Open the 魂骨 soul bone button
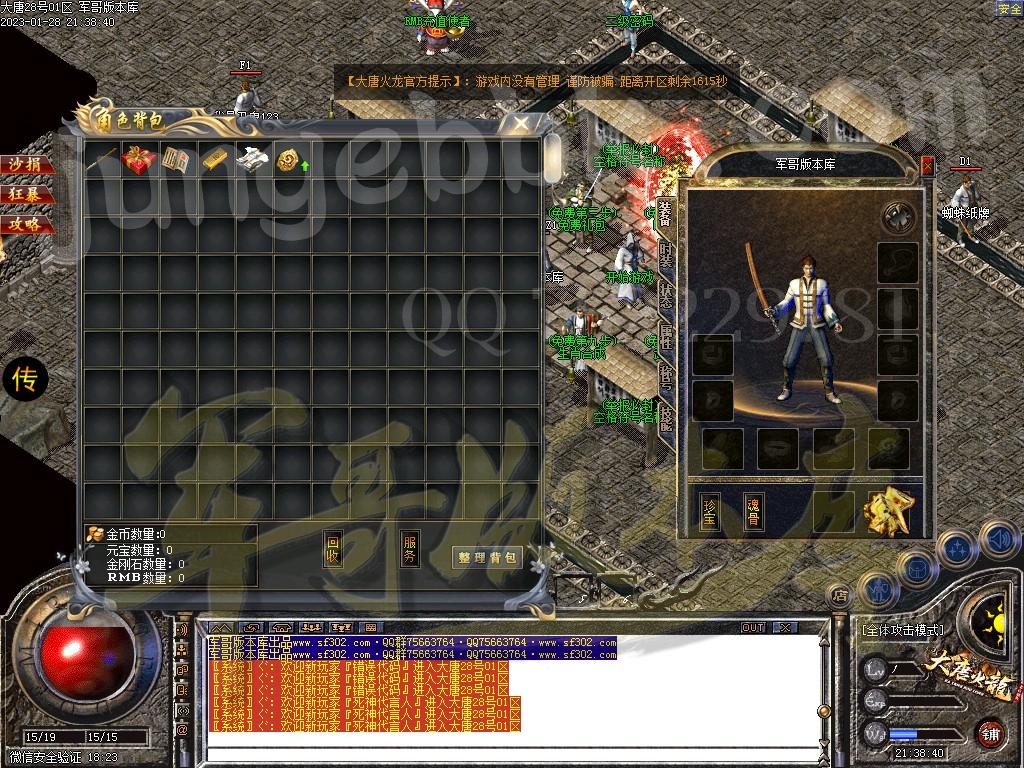This screenshot has width=1024, height=768. [x=753, y=511]
